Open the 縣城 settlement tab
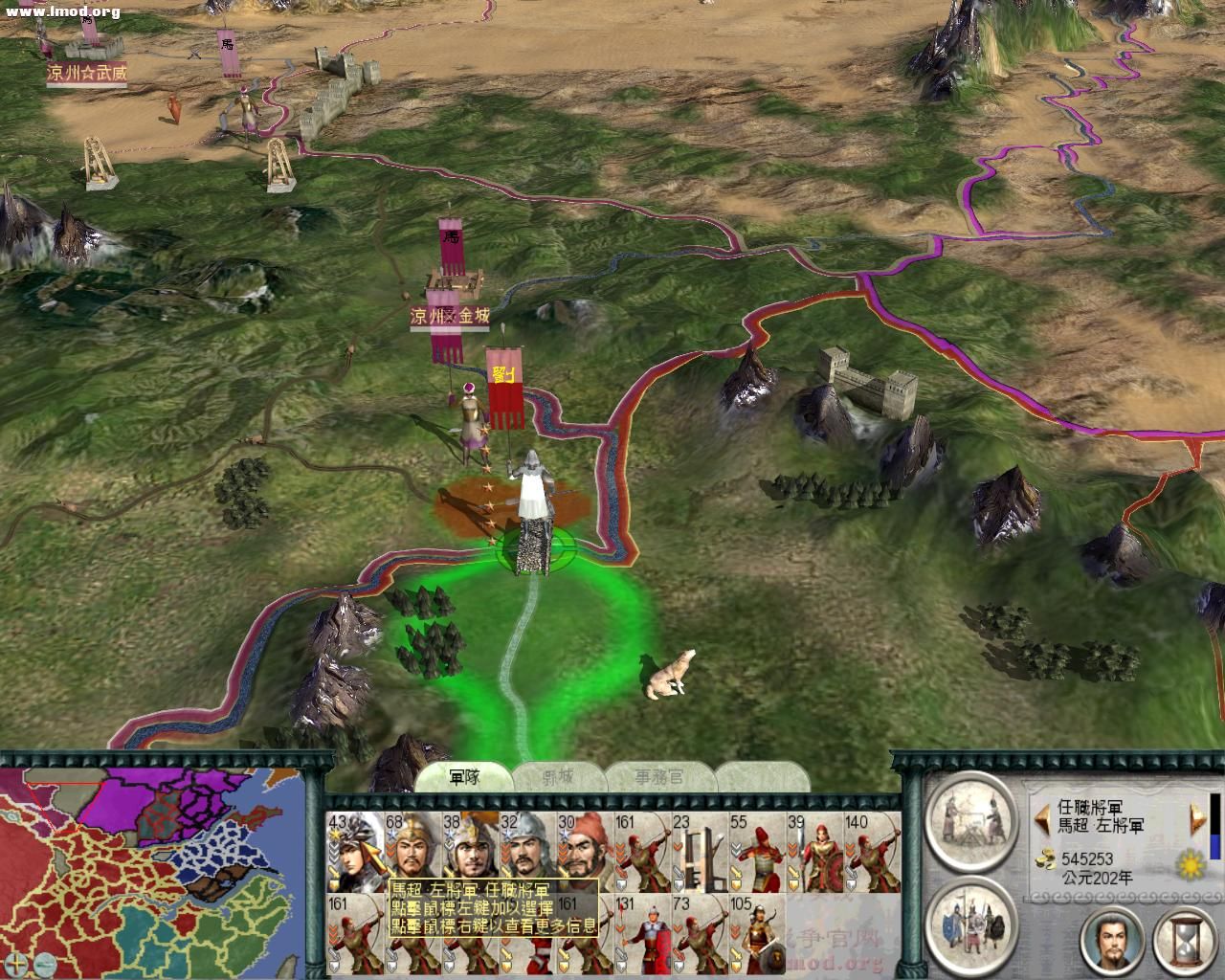This screenshot has width=1225, height=980. tap(560, 776)
